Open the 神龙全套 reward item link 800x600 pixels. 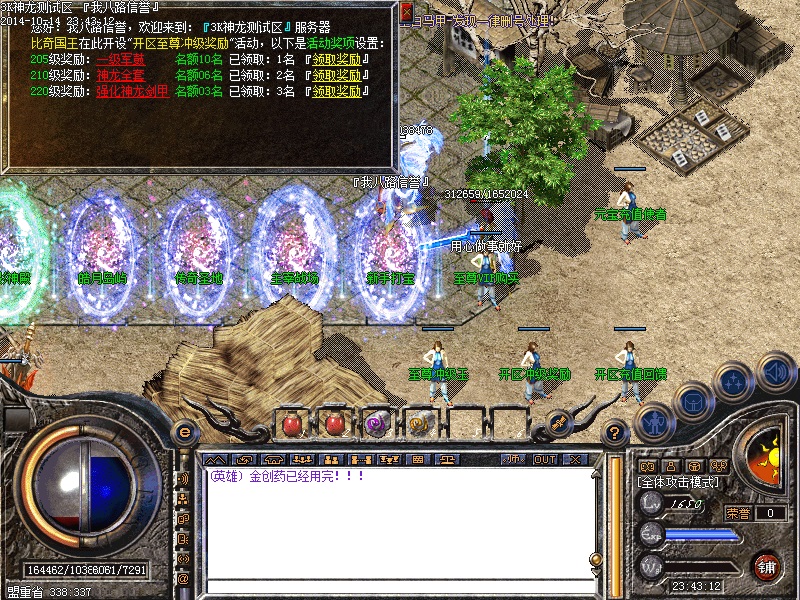pos(120,75)
